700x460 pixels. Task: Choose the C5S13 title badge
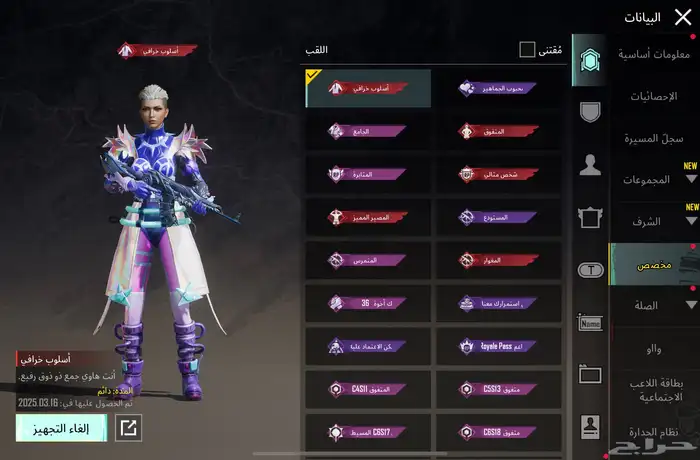pyautogui.click(x=498, y=389)
